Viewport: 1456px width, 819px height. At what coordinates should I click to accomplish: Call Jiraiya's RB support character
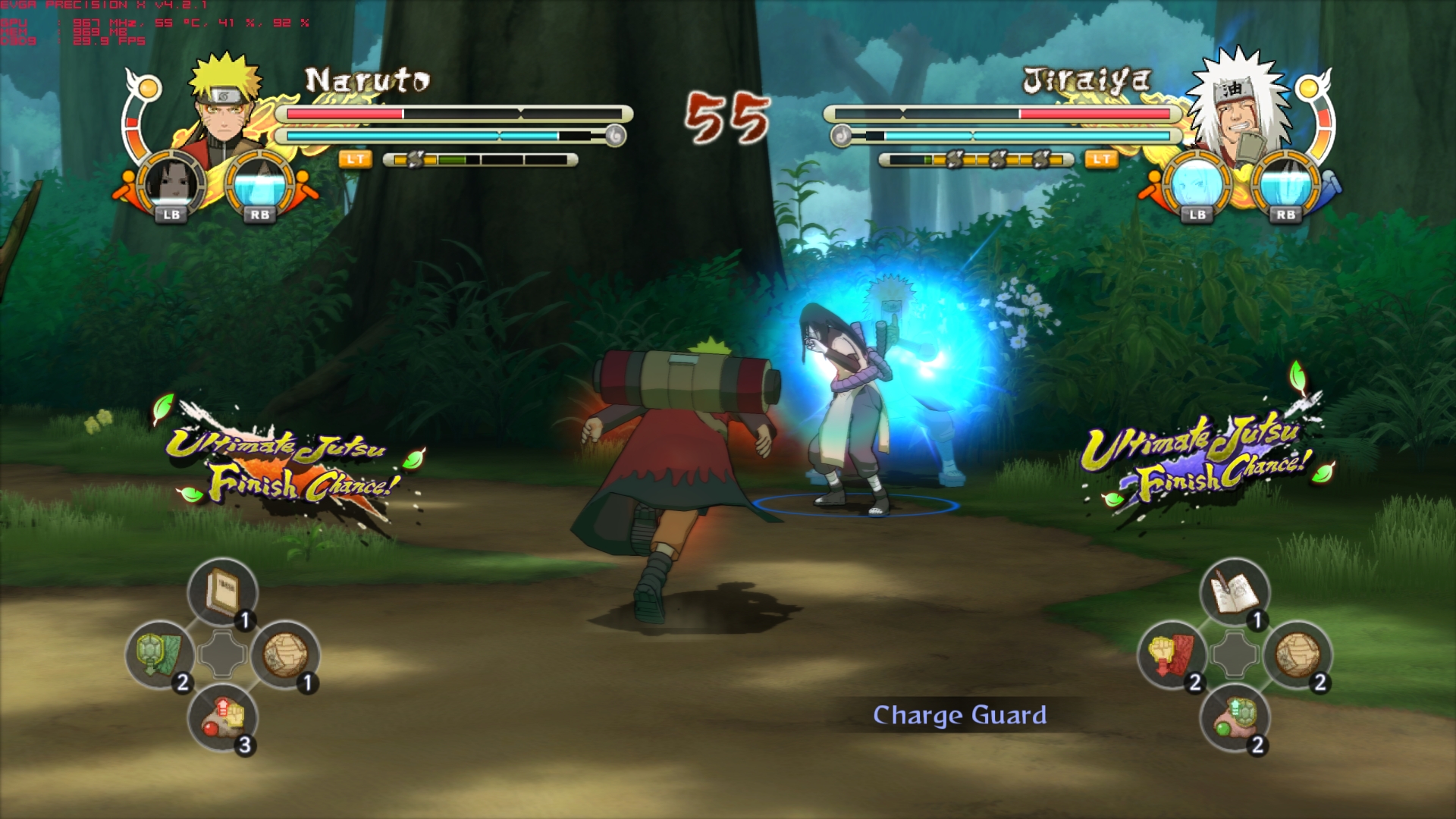pos(1285,184)
